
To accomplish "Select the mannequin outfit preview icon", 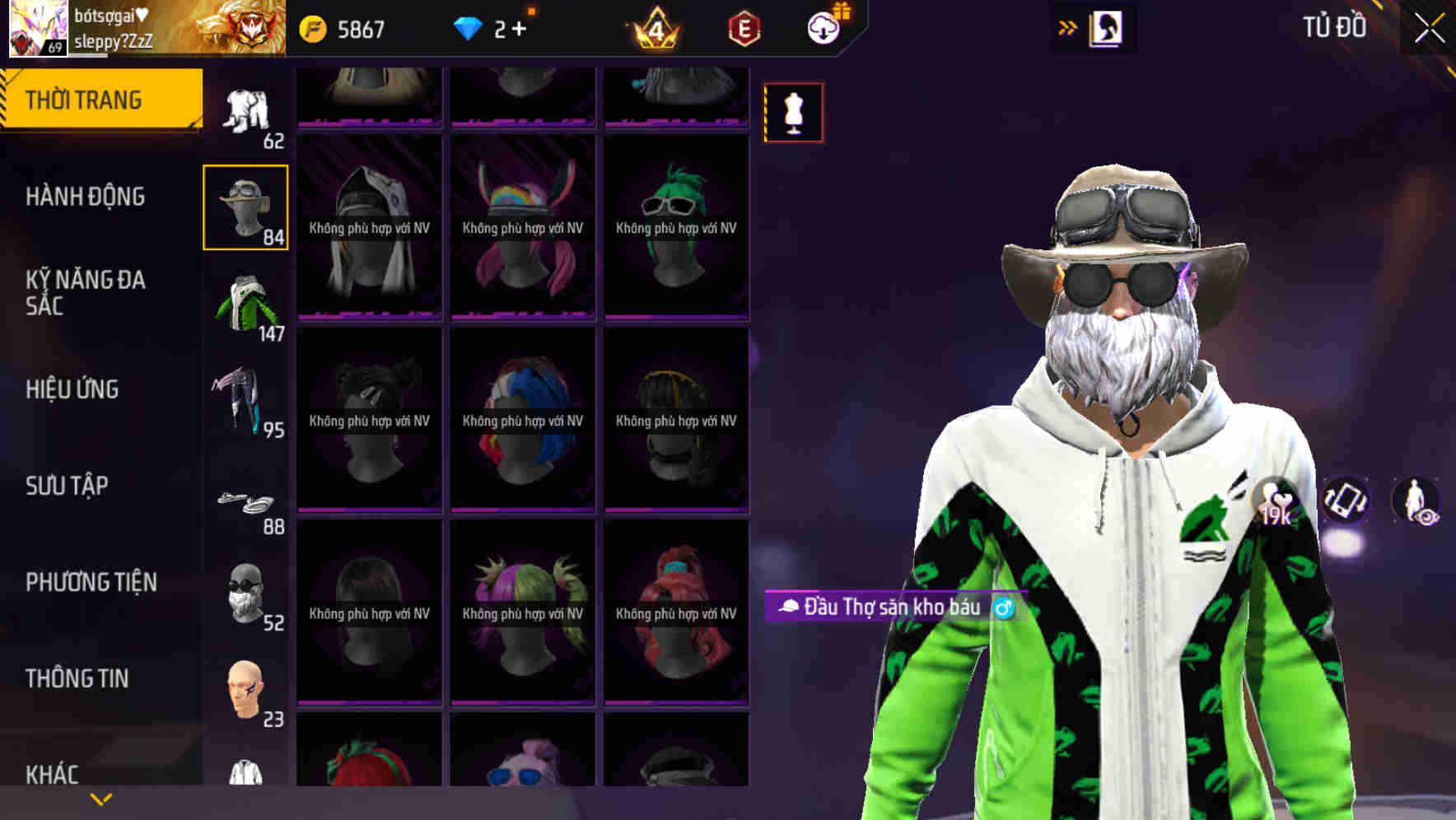I will [793, 113].
